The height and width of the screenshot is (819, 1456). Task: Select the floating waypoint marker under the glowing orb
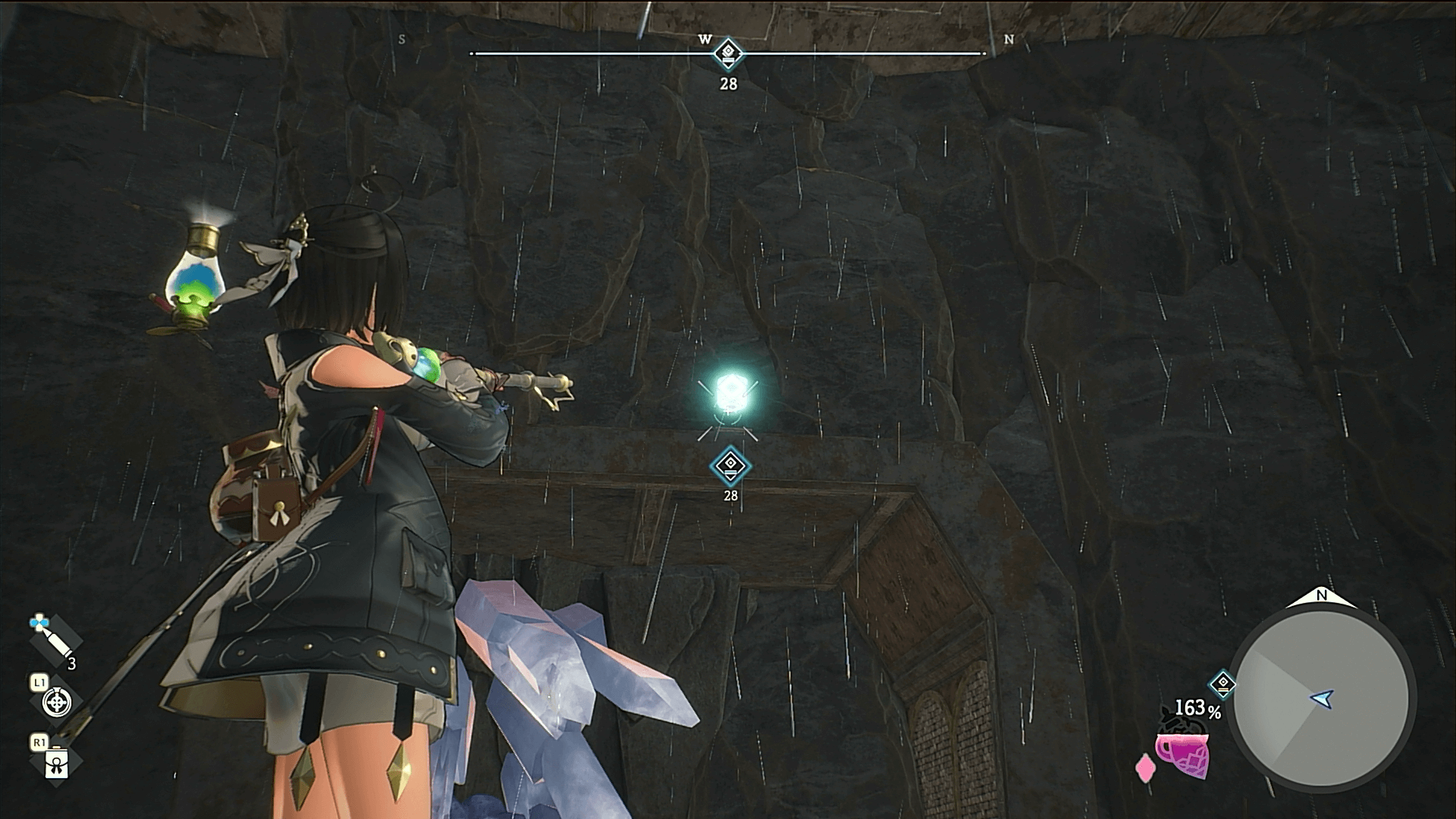point(730,465)
